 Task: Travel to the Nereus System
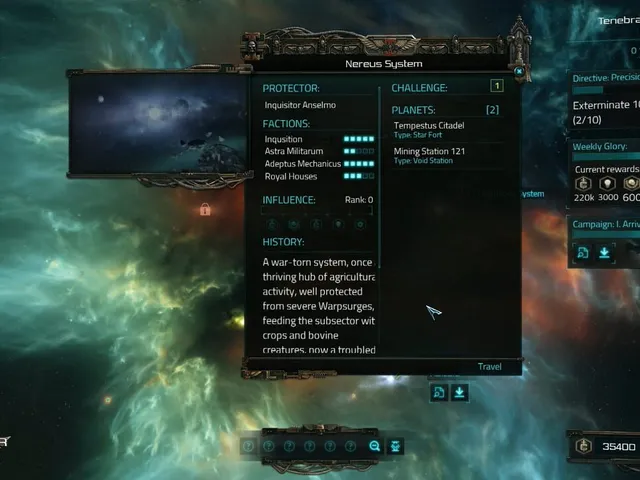tap(489, 367)
